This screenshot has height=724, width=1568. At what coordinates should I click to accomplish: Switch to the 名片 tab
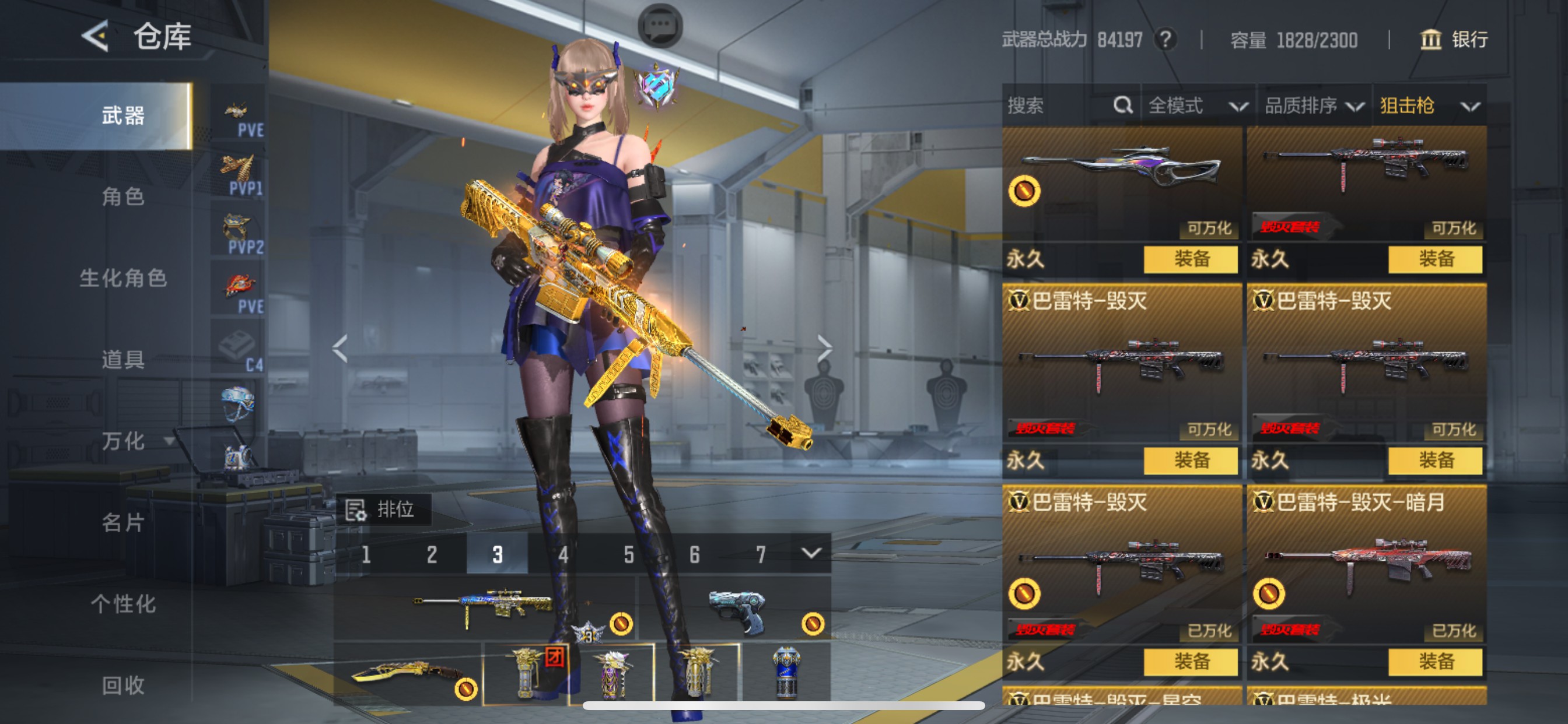(x=123, y=522)
